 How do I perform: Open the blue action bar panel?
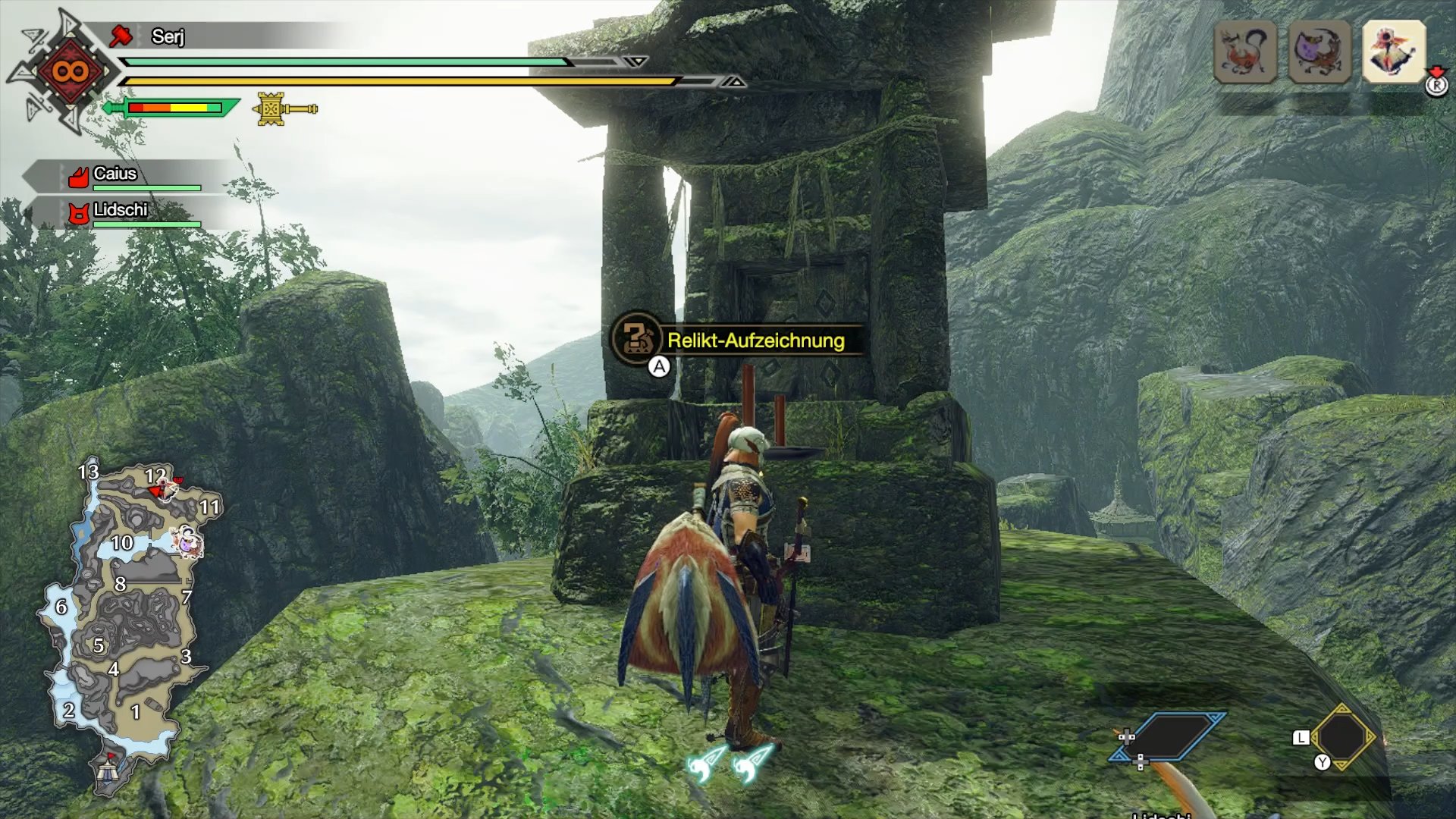point(1169,736)
